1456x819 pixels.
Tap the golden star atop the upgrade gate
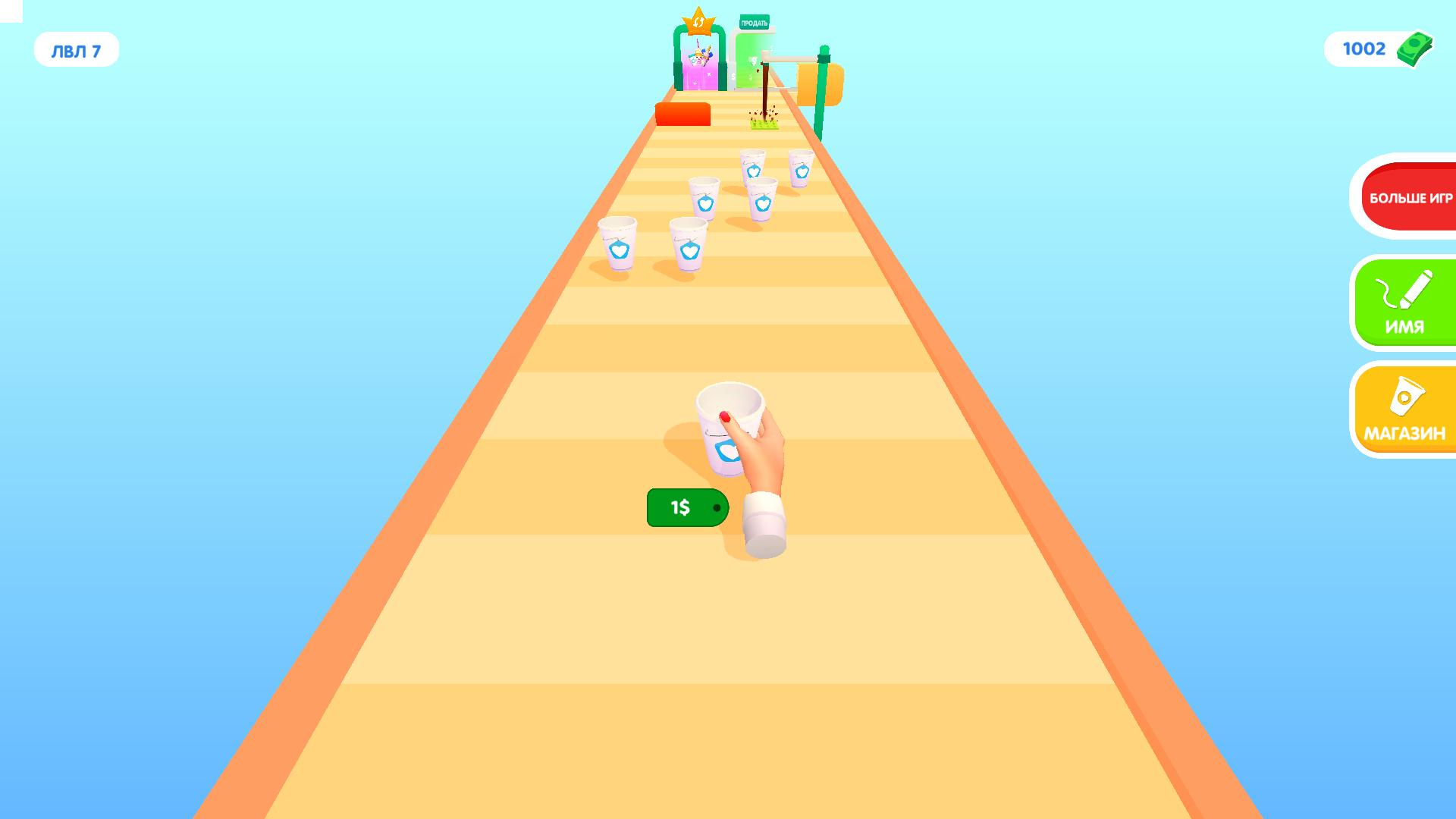[x=698, y=20]
